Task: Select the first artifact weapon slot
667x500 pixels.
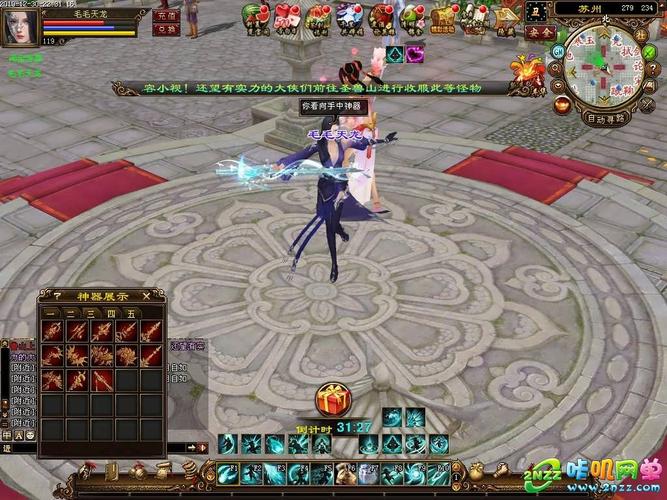Action: click(x=54, y=330)
